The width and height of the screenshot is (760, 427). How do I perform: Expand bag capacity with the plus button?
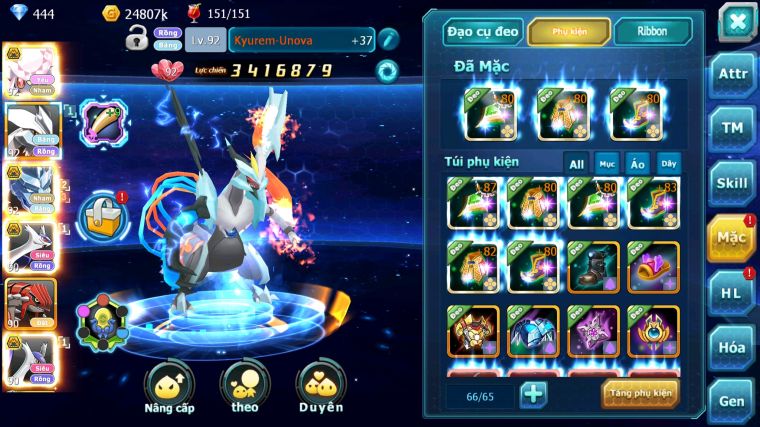[x=534, y=394]
